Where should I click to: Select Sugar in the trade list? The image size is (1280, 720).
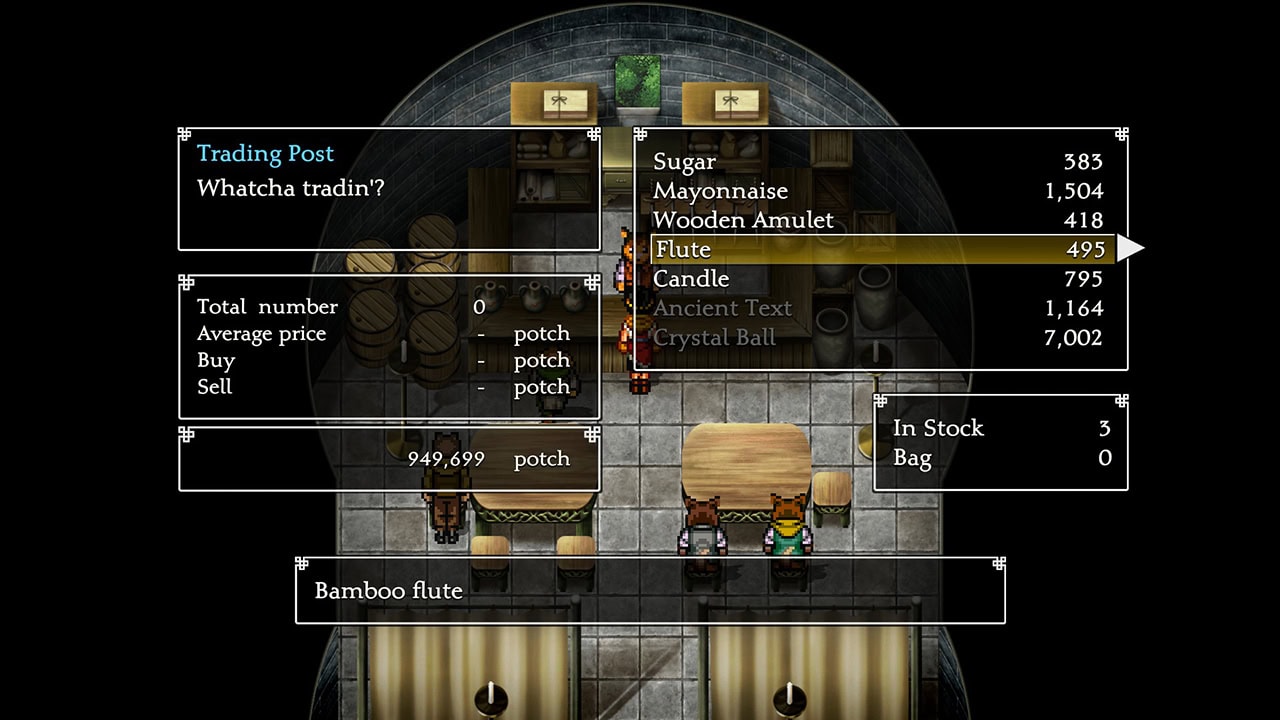pos(685,162)
